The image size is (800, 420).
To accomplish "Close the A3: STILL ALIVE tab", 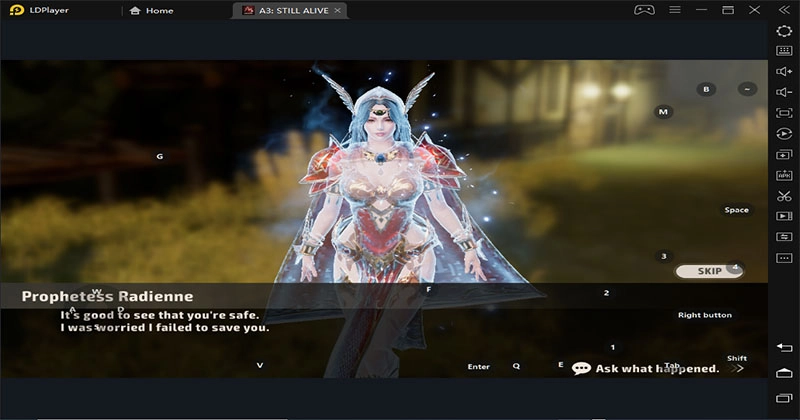I will point(338,11).
